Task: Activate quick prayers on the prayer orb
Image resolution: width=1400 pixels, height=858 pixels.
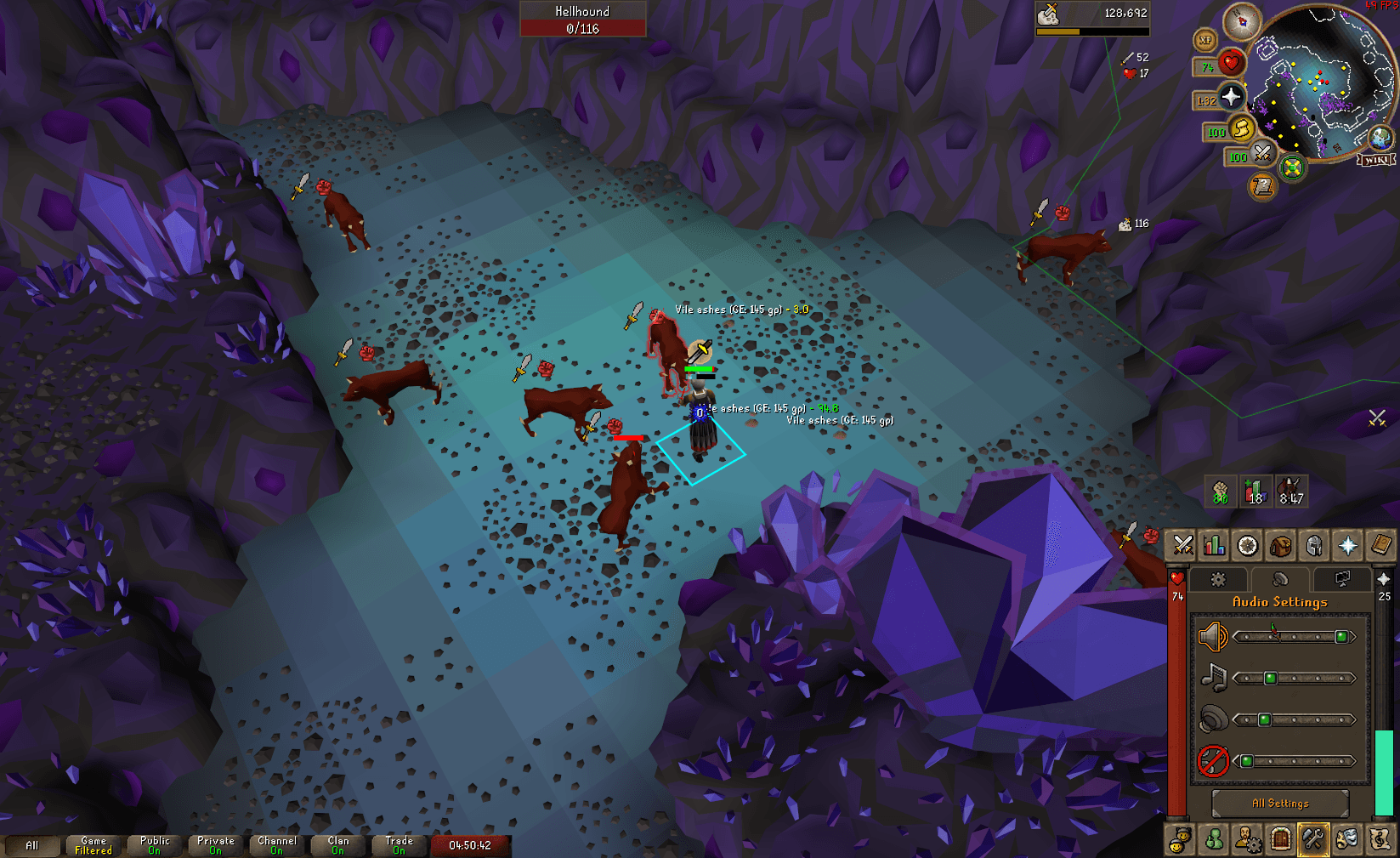Action: [x=1231, y=96]
